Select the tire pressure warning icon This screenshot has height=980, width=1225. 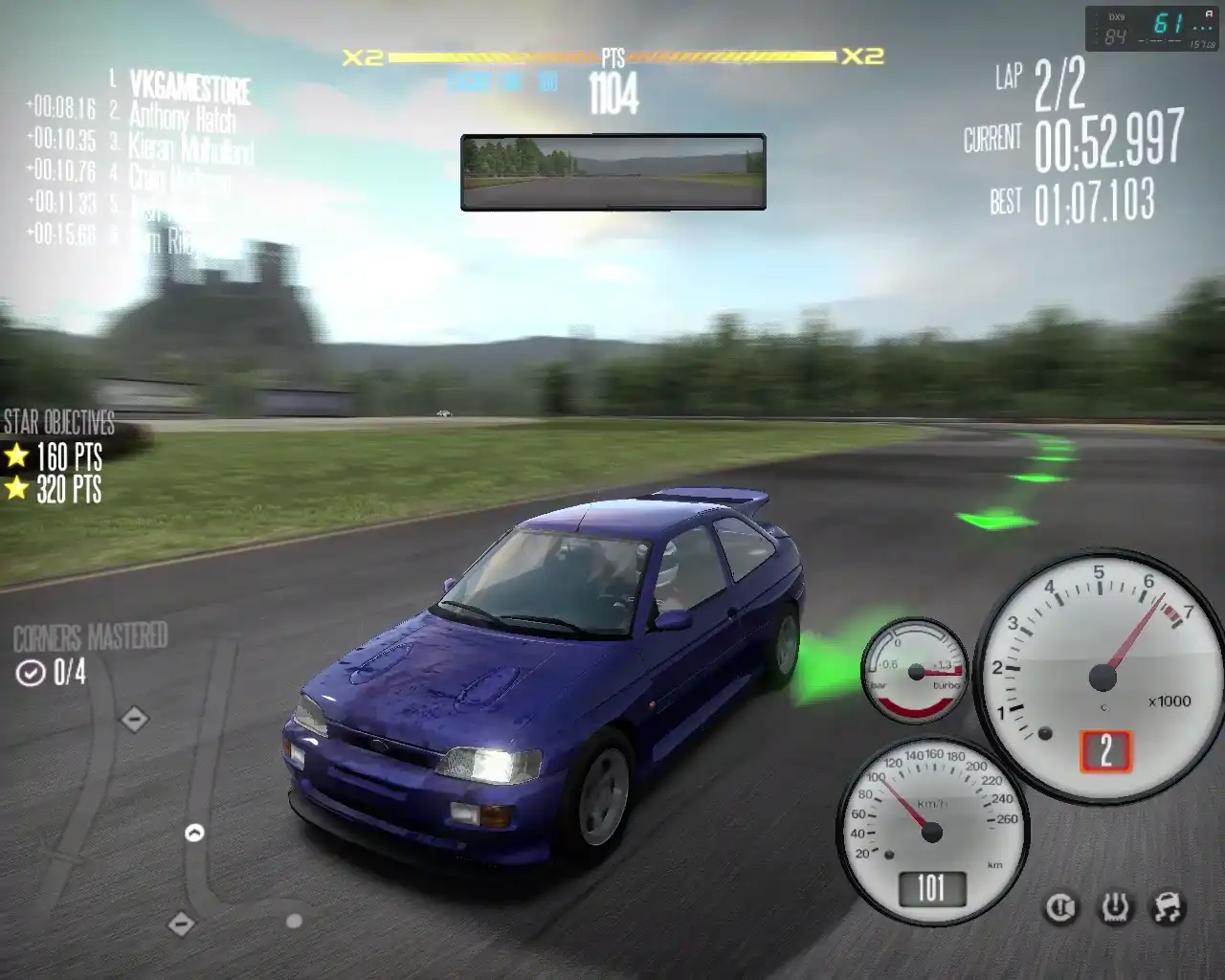coord(1115,907)
